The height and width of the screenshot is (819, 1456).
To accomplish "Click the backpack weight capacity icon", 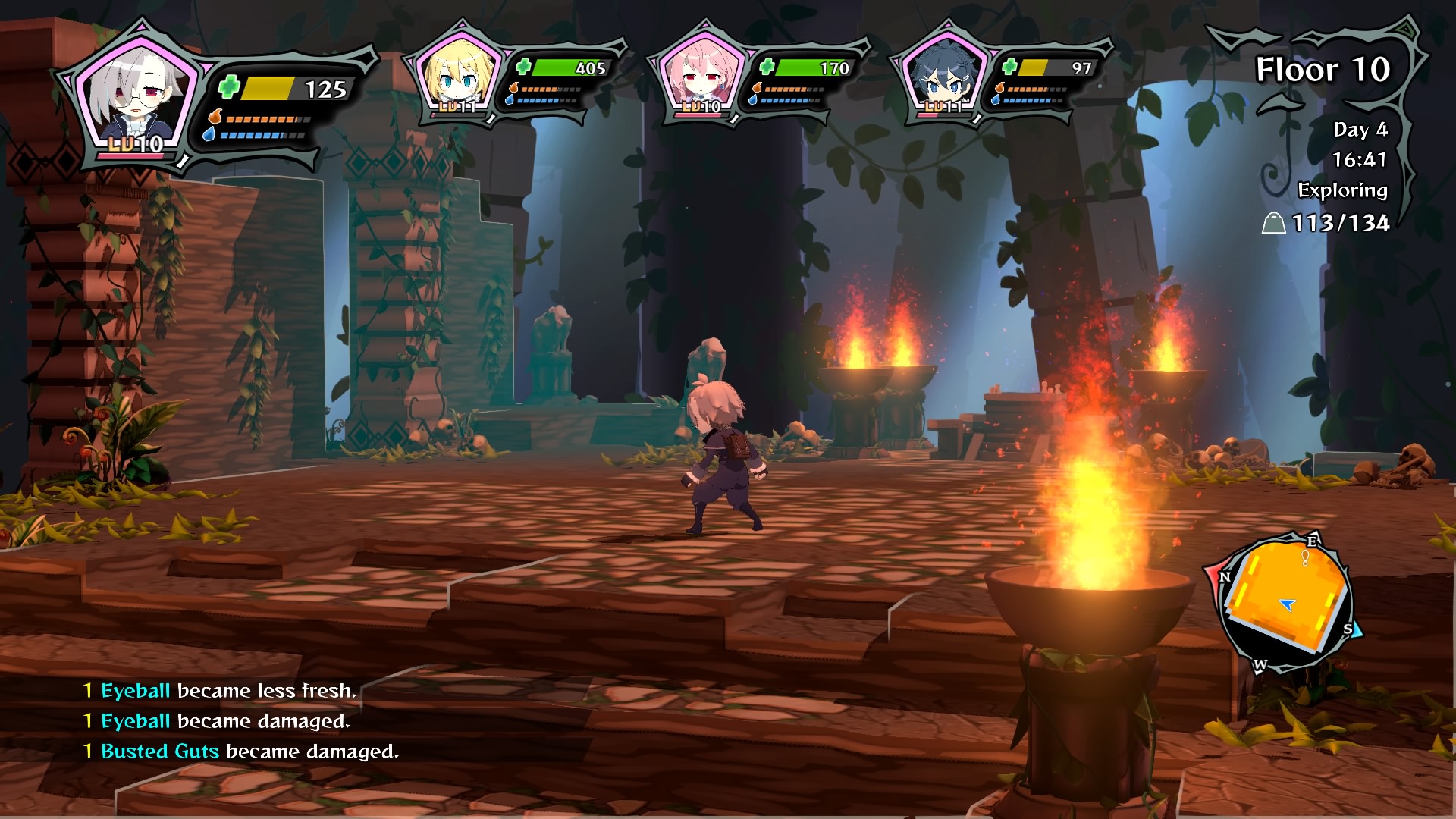I will coord(1273,223).
